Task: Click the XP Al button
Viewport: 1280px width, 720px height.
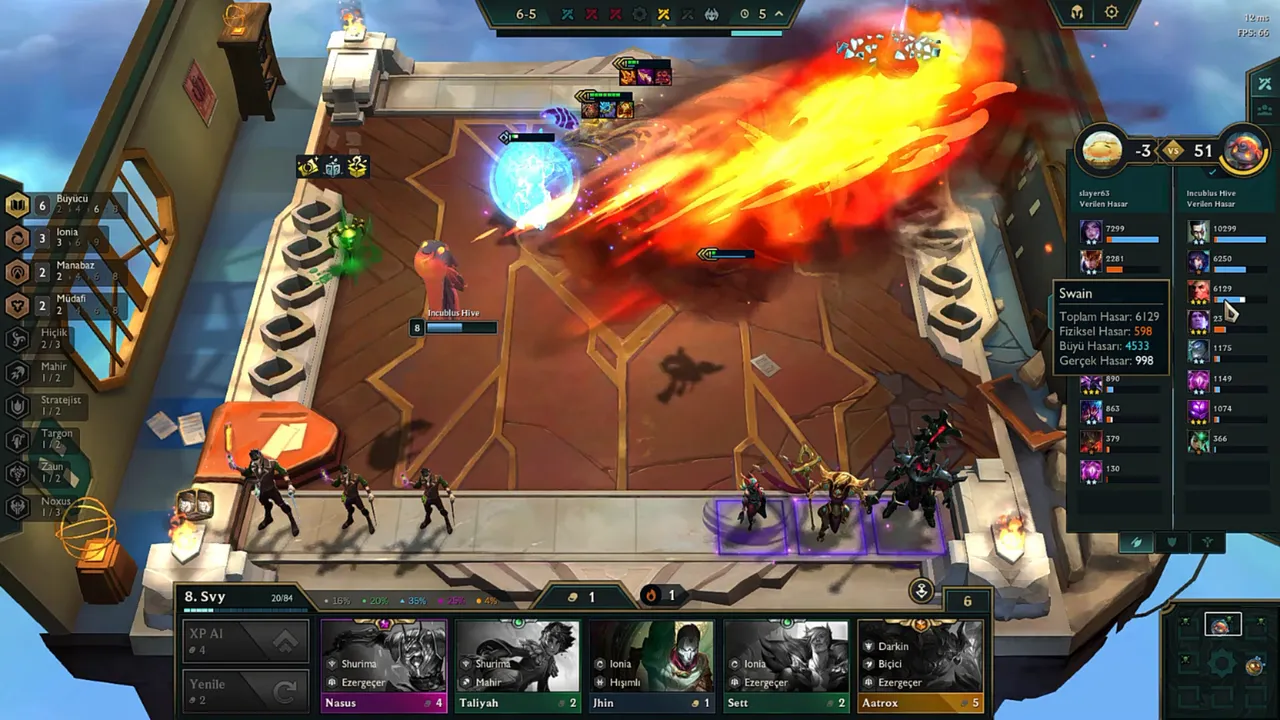Action: pos(245,641)
